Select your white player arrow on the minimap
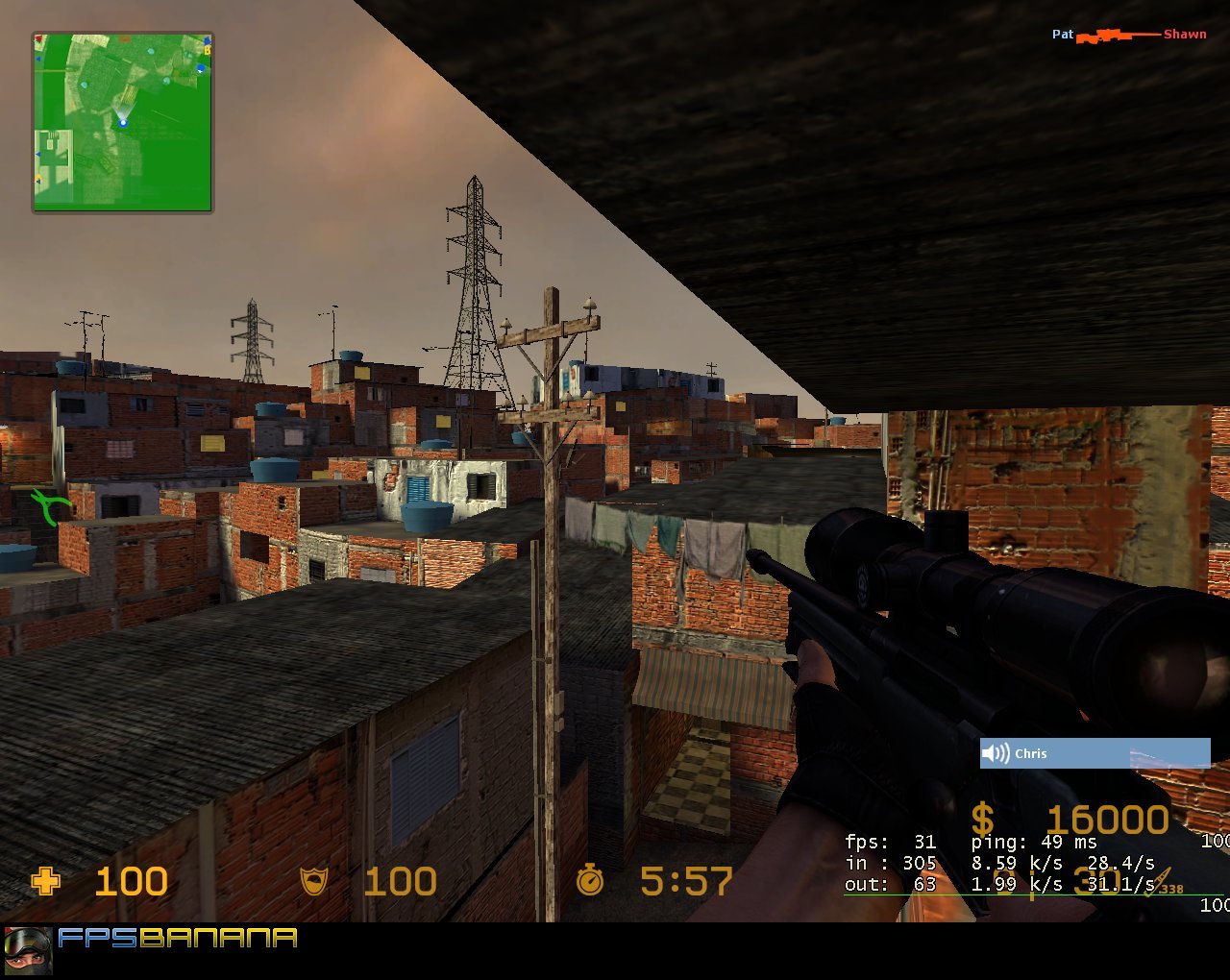Screen dimensions: 1230x980 (x=123, y=123)
